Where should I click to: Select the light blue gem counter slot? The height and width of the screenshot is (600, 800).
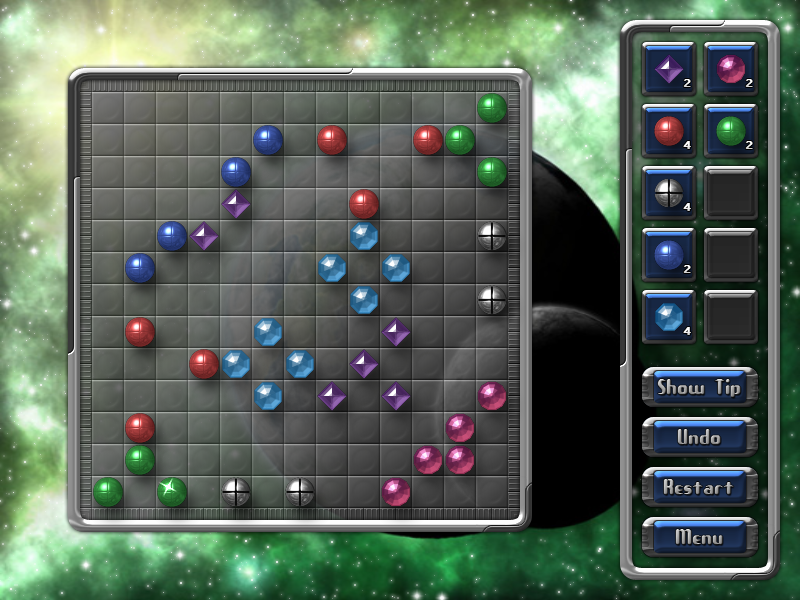coord(668,316)
